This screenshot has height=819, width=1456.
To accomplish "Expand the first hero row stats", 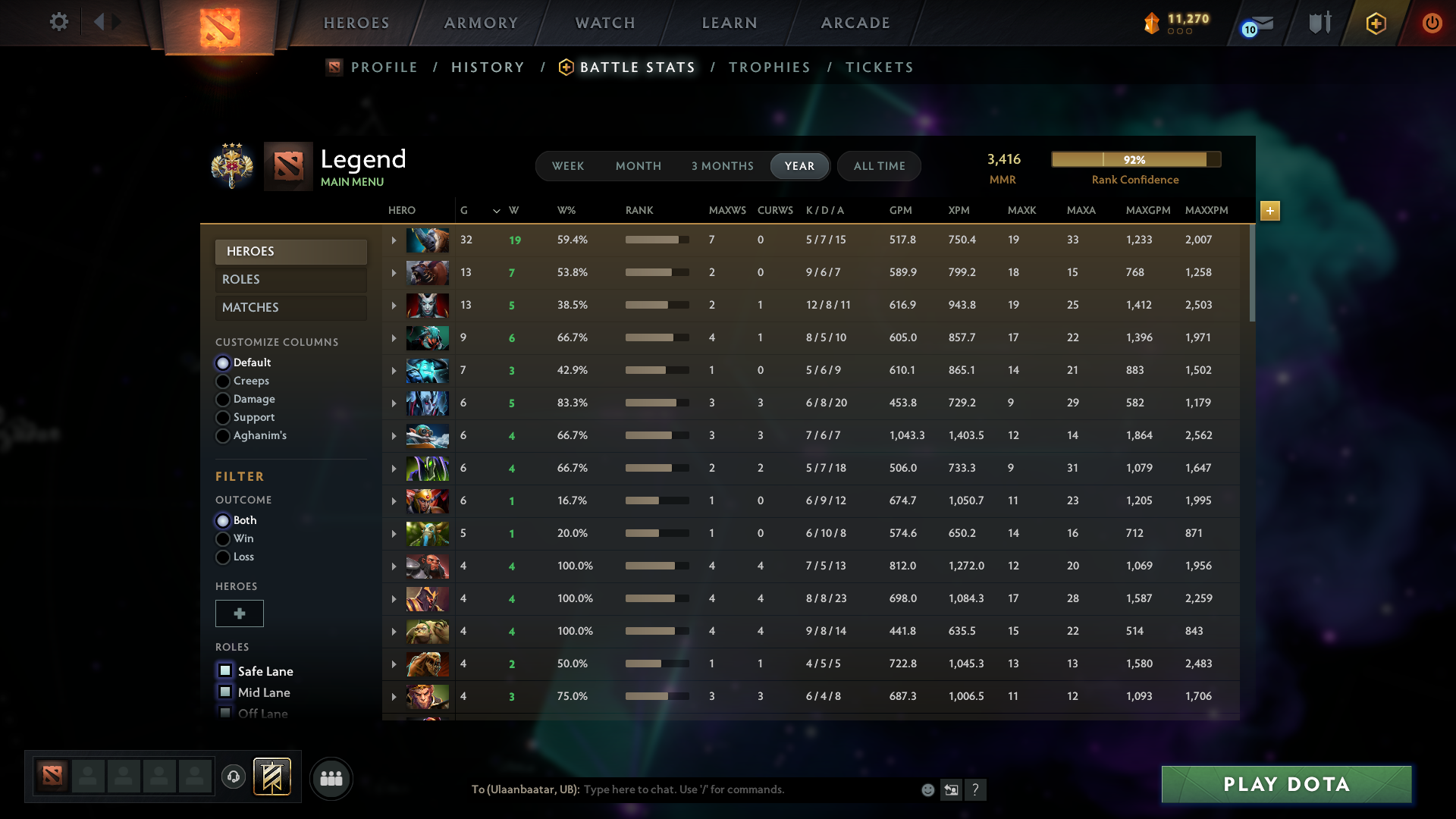I will [x=394, y=240].
